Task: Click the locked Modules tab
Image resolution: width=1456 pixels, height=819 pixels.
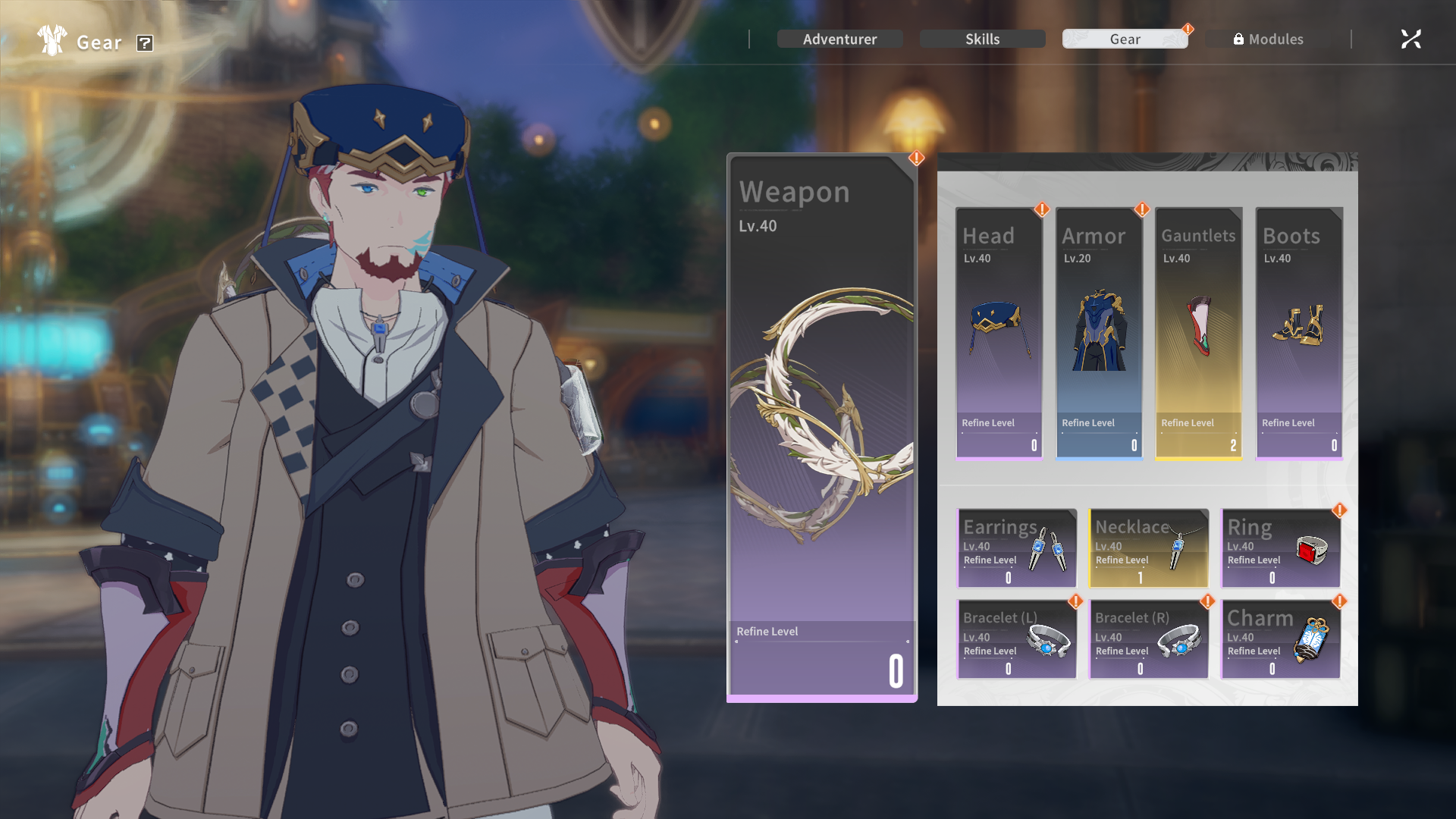Action: 1268,39
